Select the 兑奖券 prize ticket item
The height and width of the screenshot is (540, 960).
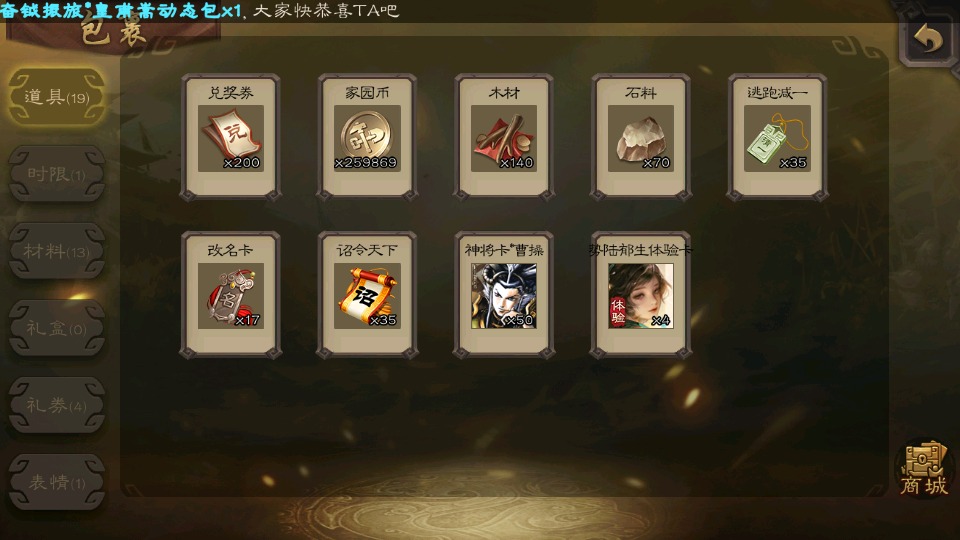[231, 137]
